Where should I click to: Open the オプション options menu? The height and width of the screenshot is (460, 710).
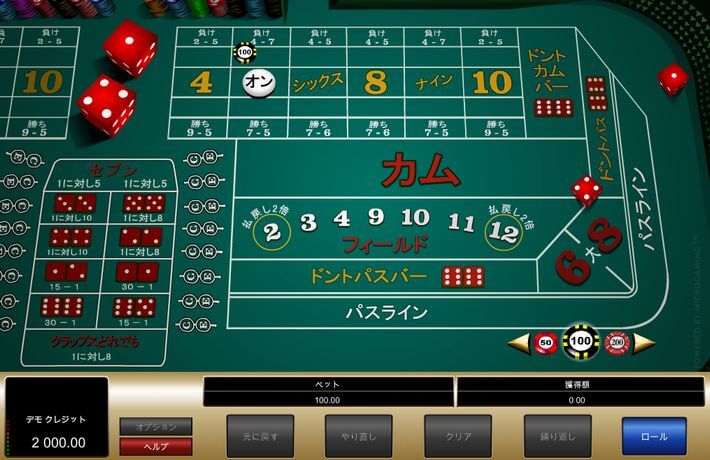coord(156,427)
